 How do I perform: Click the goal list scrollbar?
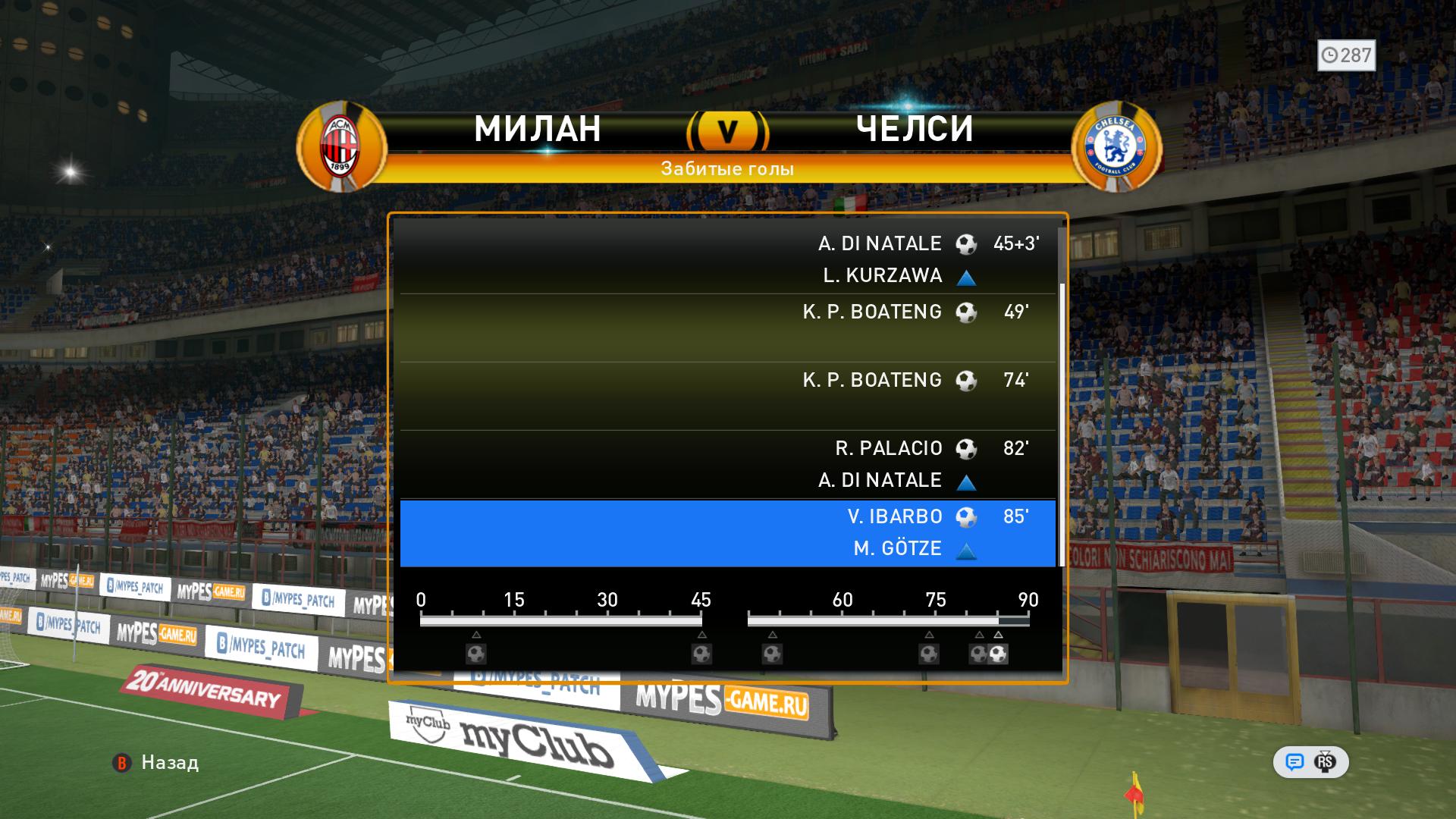(1062, 425)
